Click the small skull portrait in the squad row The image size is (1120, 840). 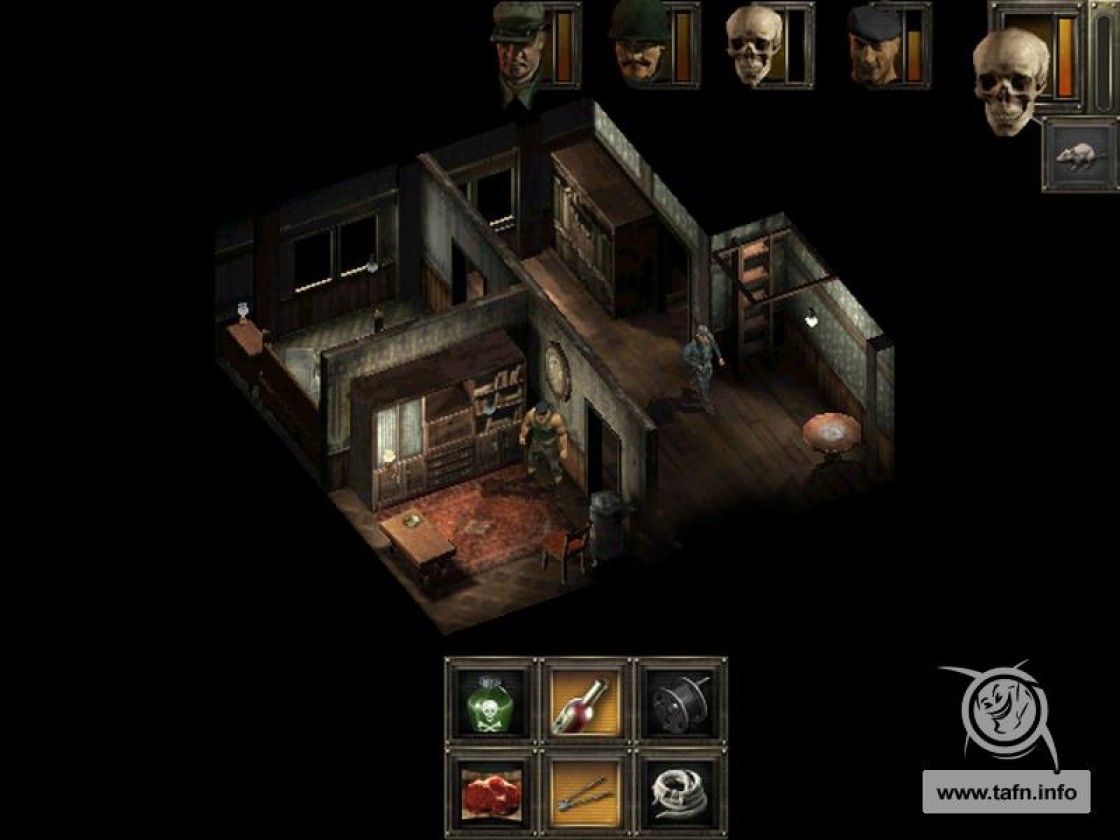pyautogui.click(x=755, y=46)
